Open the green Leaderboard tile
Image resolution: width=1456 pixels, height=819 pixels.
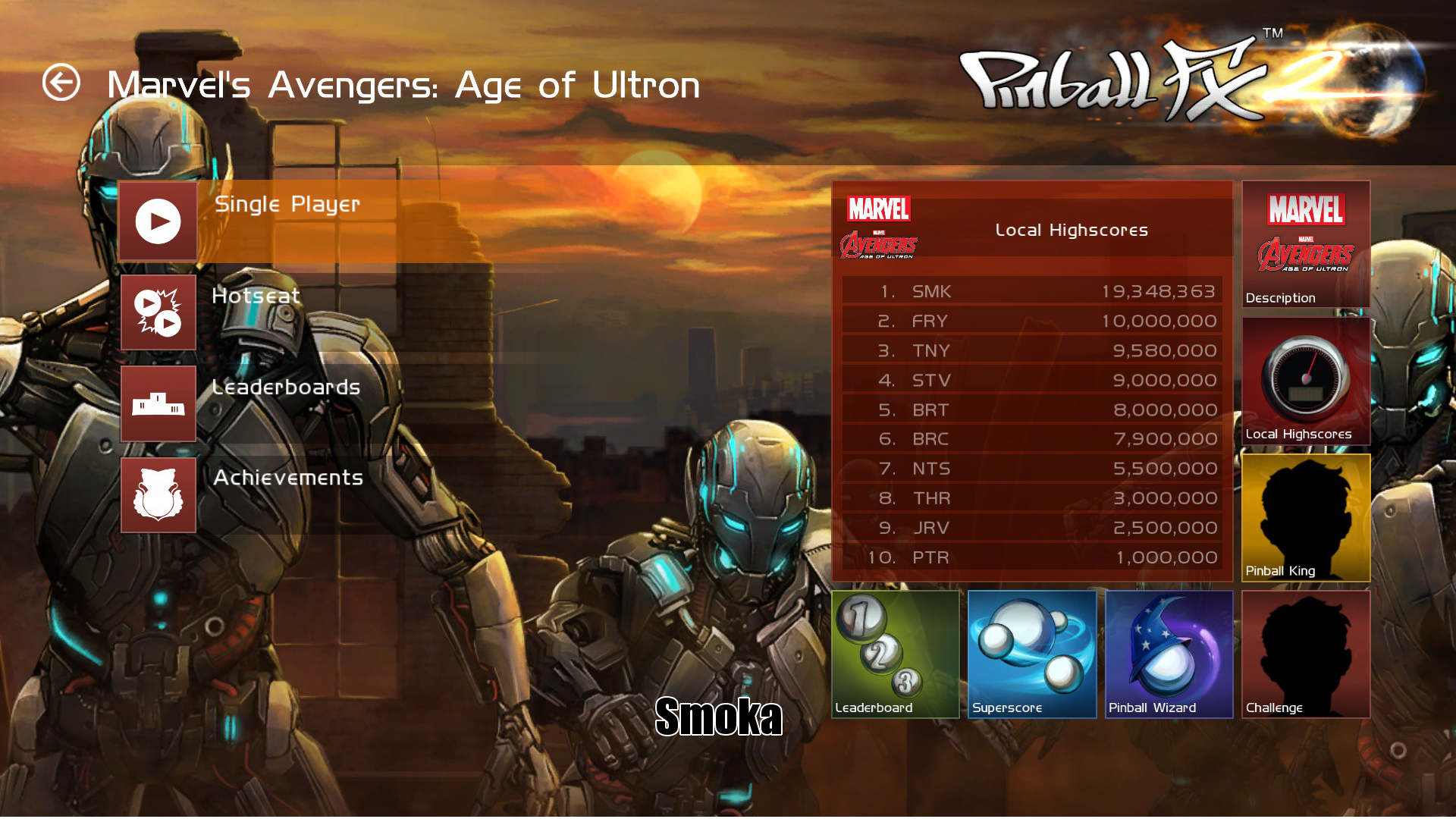pos(896,654)
